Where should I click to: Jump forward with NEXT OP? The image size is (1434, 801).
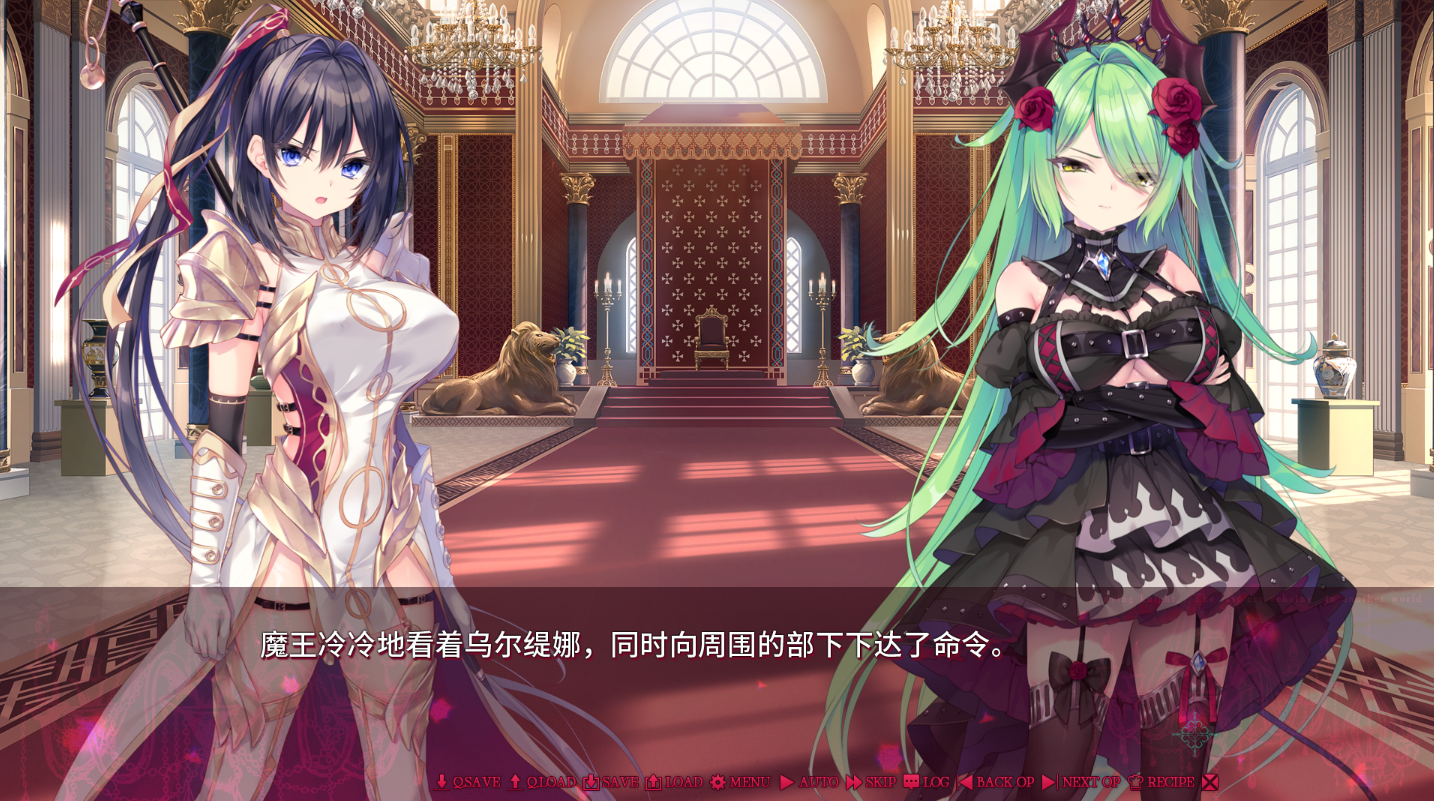tap(1082, 782)
